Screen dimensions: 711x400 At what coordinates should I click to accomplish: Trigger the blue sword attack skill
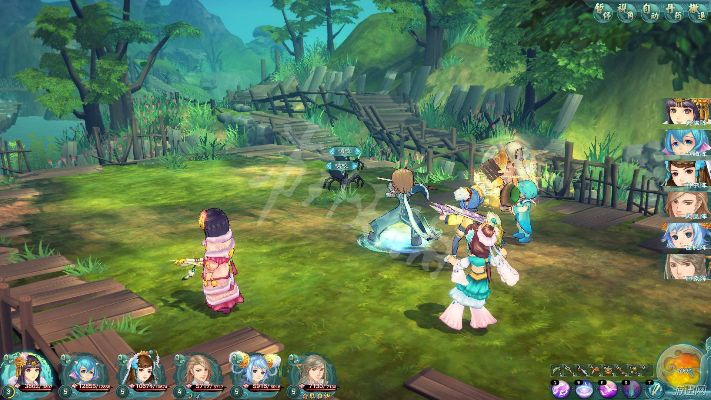click(x=654, y=389)
